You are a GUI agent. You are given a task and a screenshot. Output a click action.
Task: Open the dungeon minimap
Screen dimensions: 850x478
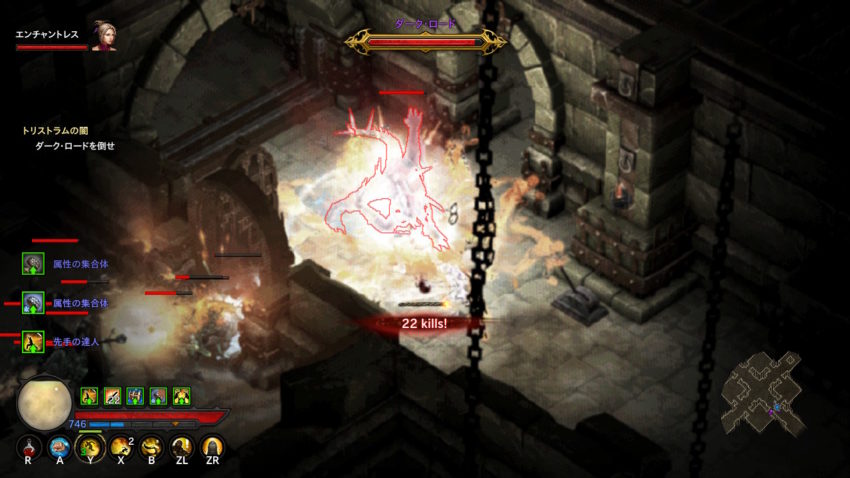click(x=763, y=389)
